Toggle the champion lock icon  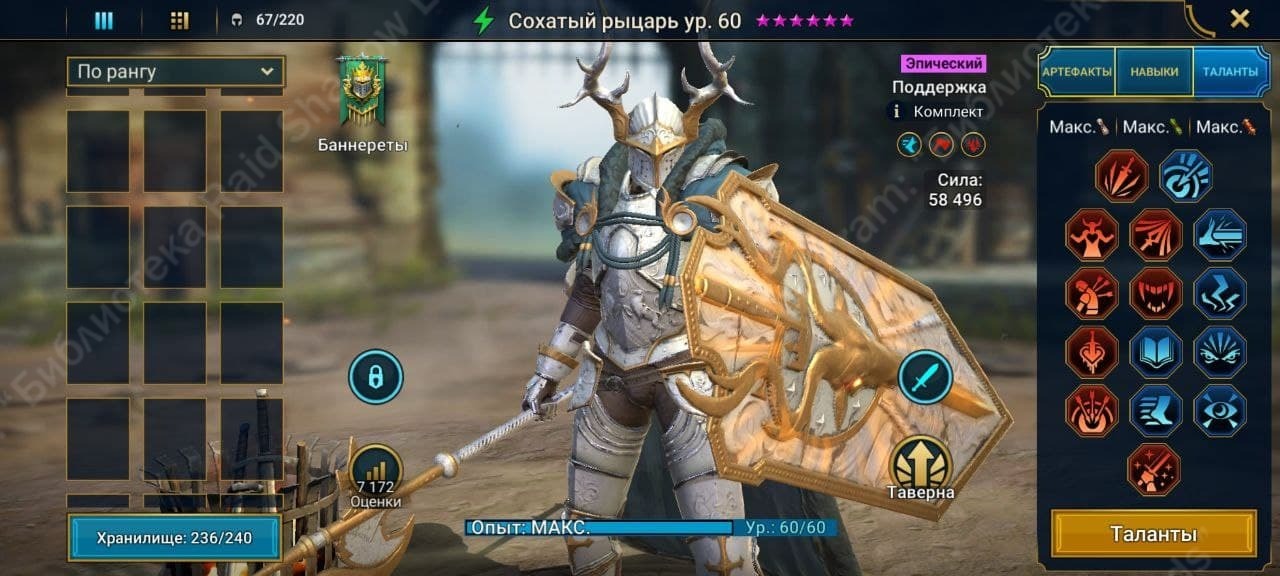point(375,377)
